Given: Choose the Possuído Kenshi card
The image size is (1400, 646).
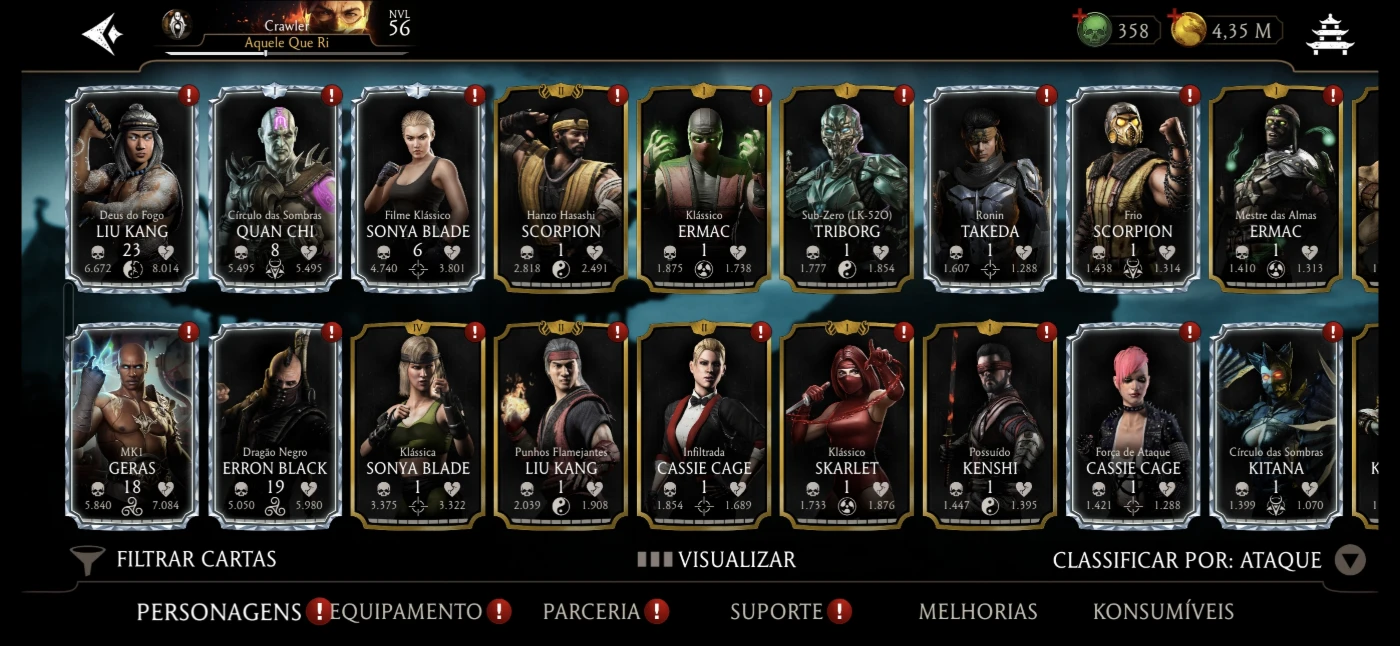Looking at the screenshot, I should 990,426.
